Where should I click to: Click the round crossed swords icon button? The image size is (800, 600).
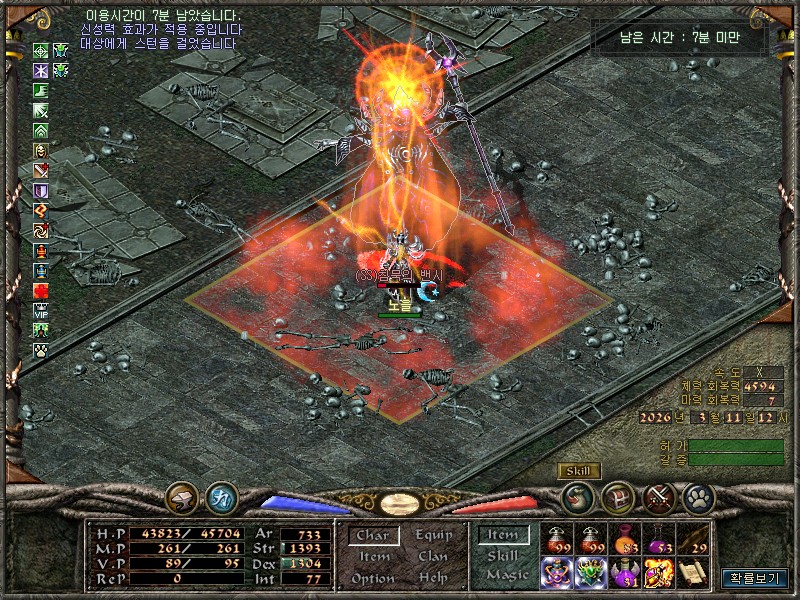point(659,497)
